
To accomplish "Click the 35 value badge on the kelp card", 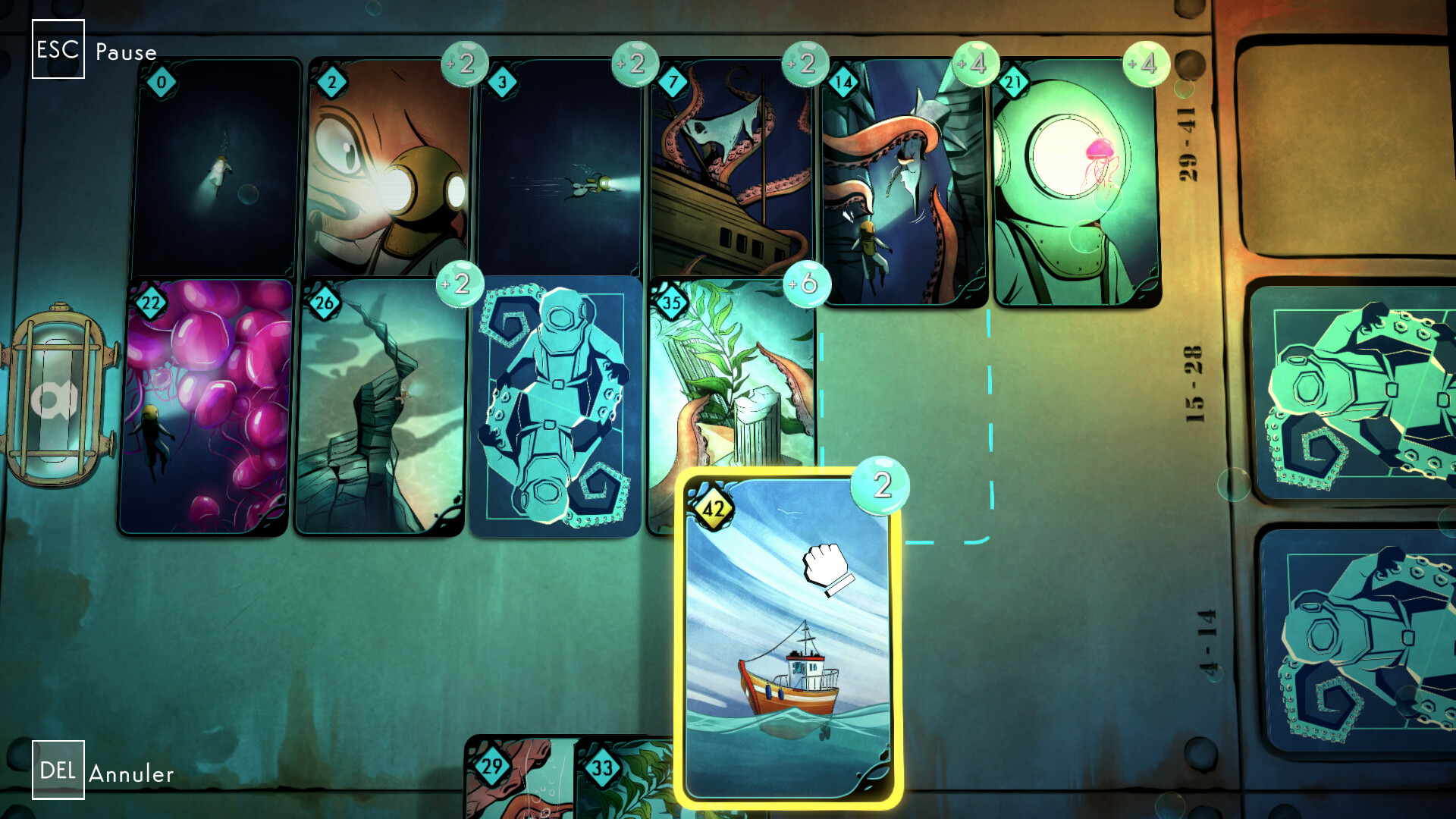I will tap(671, 300).
